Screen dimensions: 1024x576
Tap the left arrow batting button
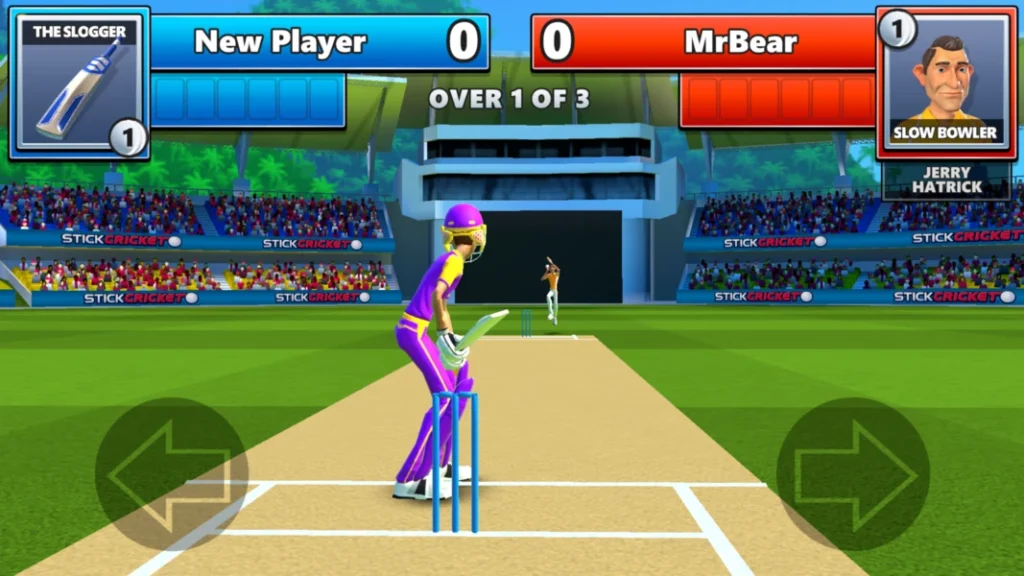click(x=171, y=474)
